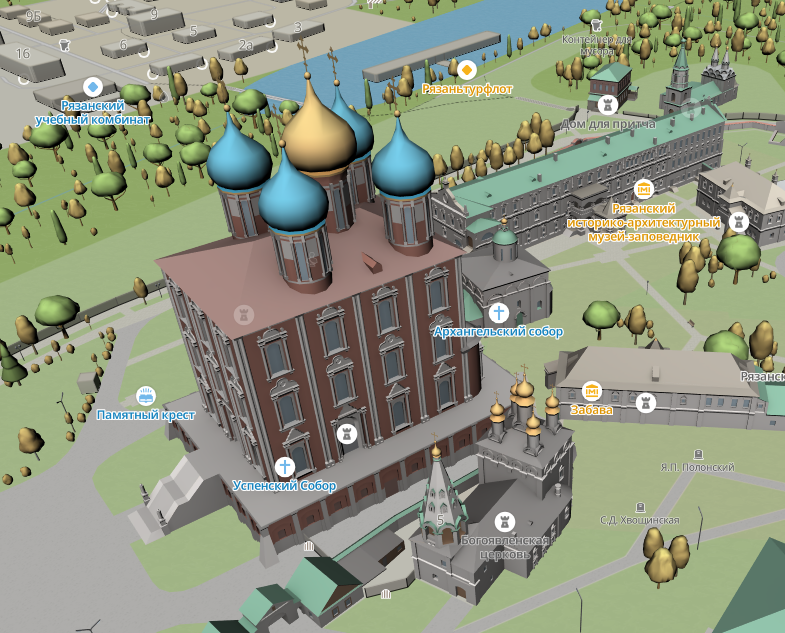Click the Я.П. Полонский label
The height and width of the screenshot is (633, 785).
coord(697,467)
